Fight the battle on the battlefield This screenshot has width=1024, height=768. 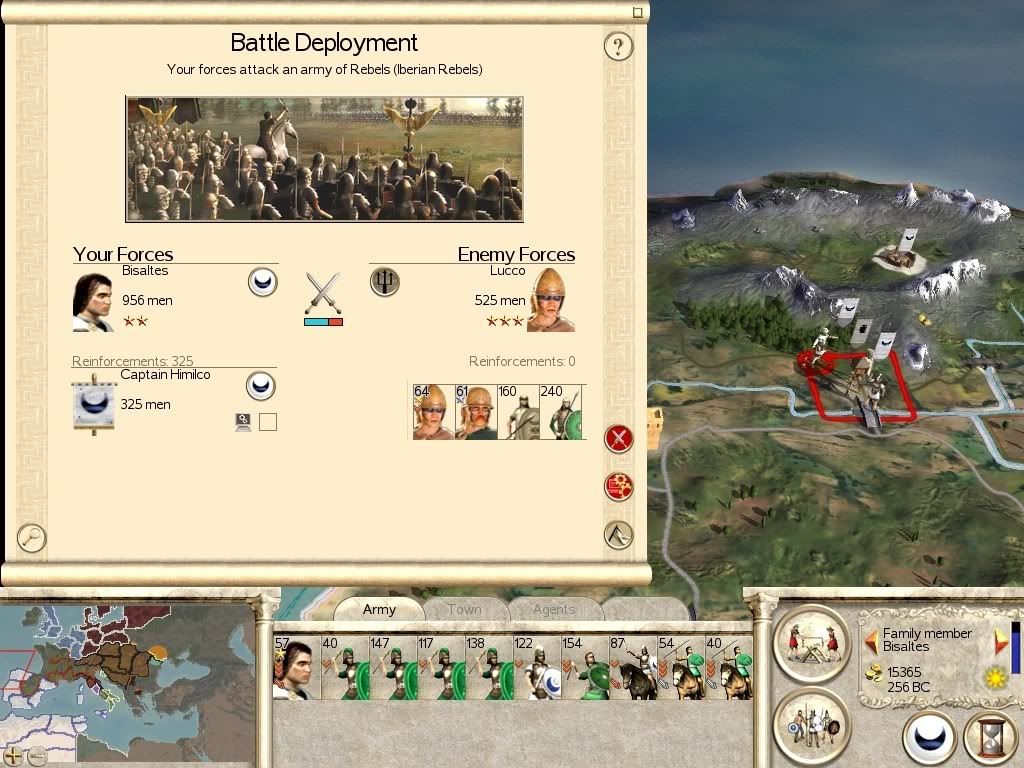(x=619, y=438)
